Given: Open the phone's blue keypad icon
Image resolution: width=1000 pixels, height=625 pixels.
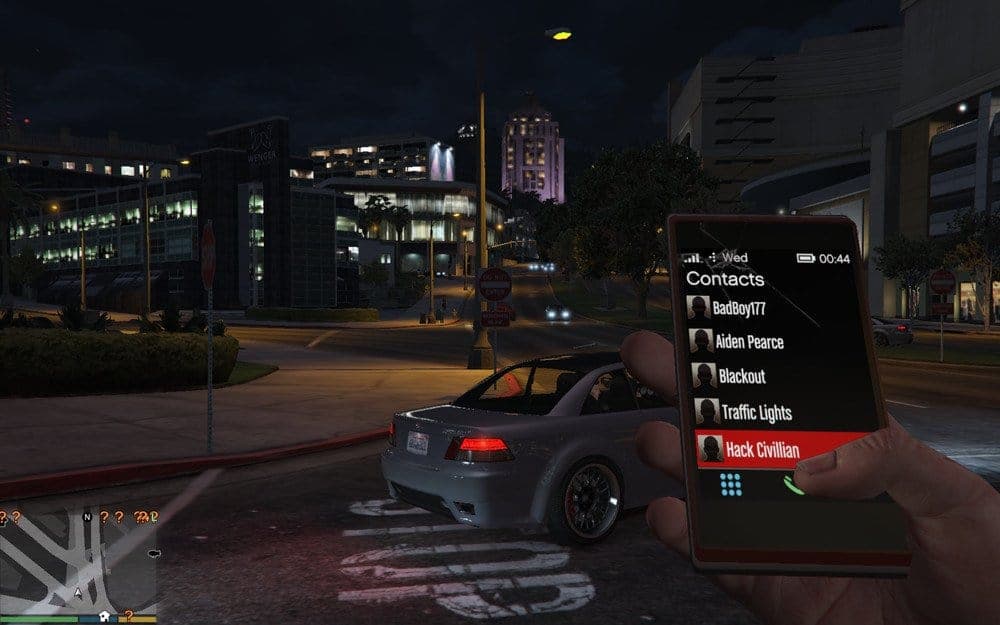Looking at the screenshot, I should (731, 485).
